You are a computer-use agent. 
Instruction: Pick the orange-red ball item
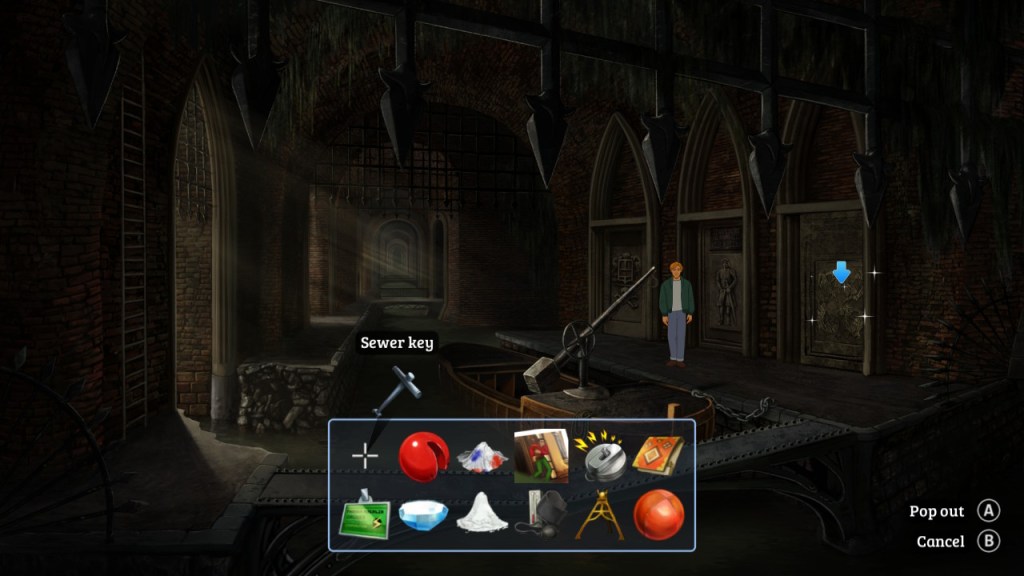(x=658, y=515)
